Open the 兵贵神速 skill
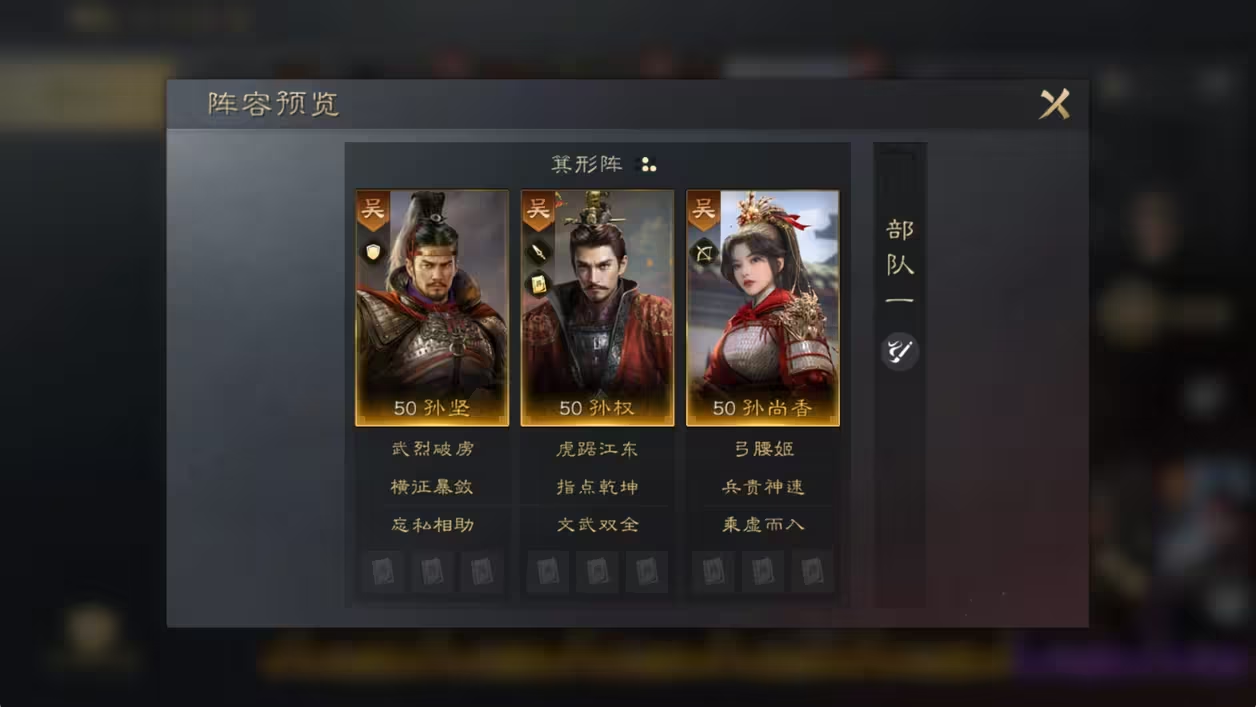The width and height of the screenshot is (1256, 707). point(763,487)
